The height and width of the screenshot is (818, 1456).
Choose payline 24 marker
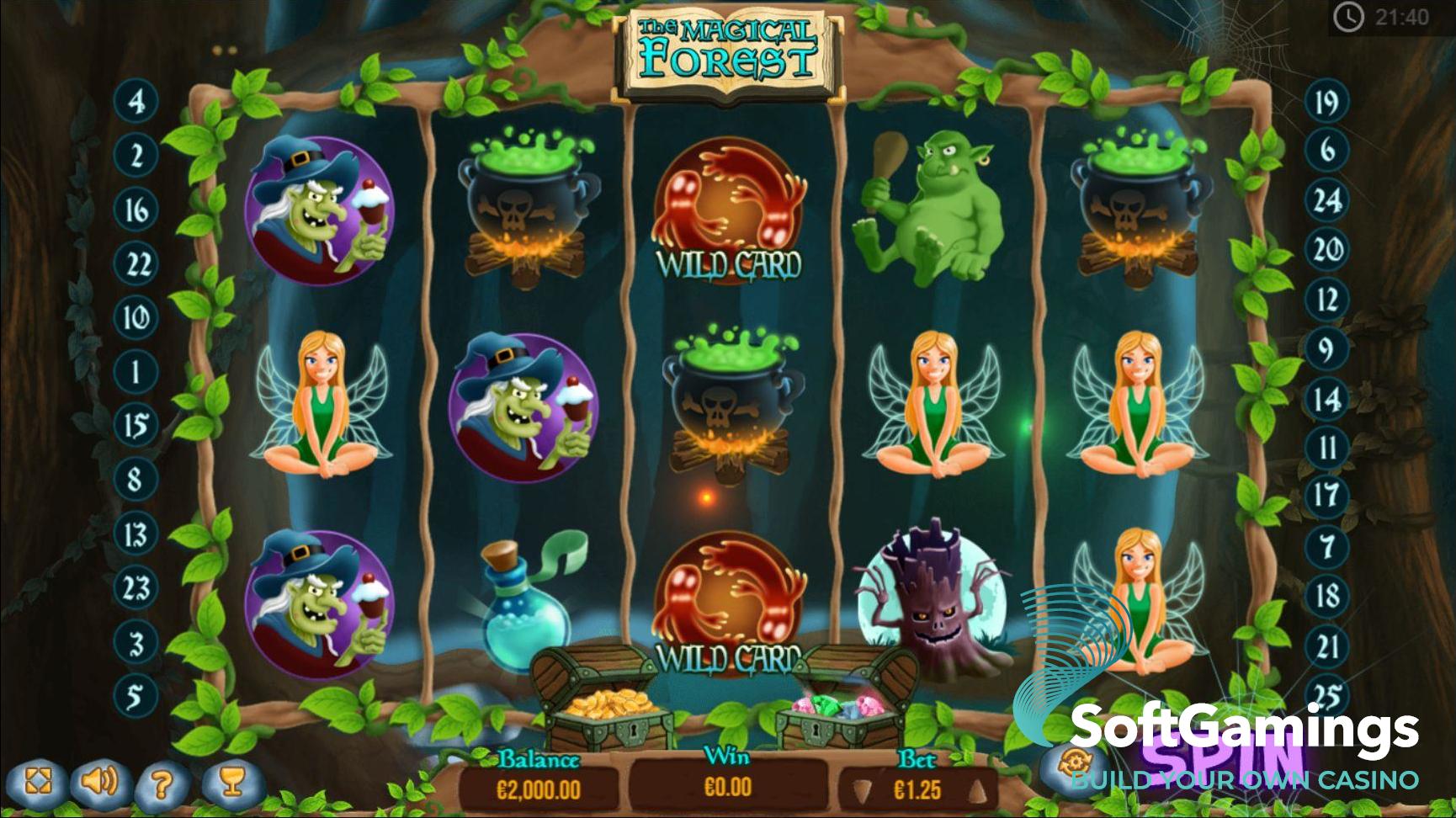(x=1326, y=201)
